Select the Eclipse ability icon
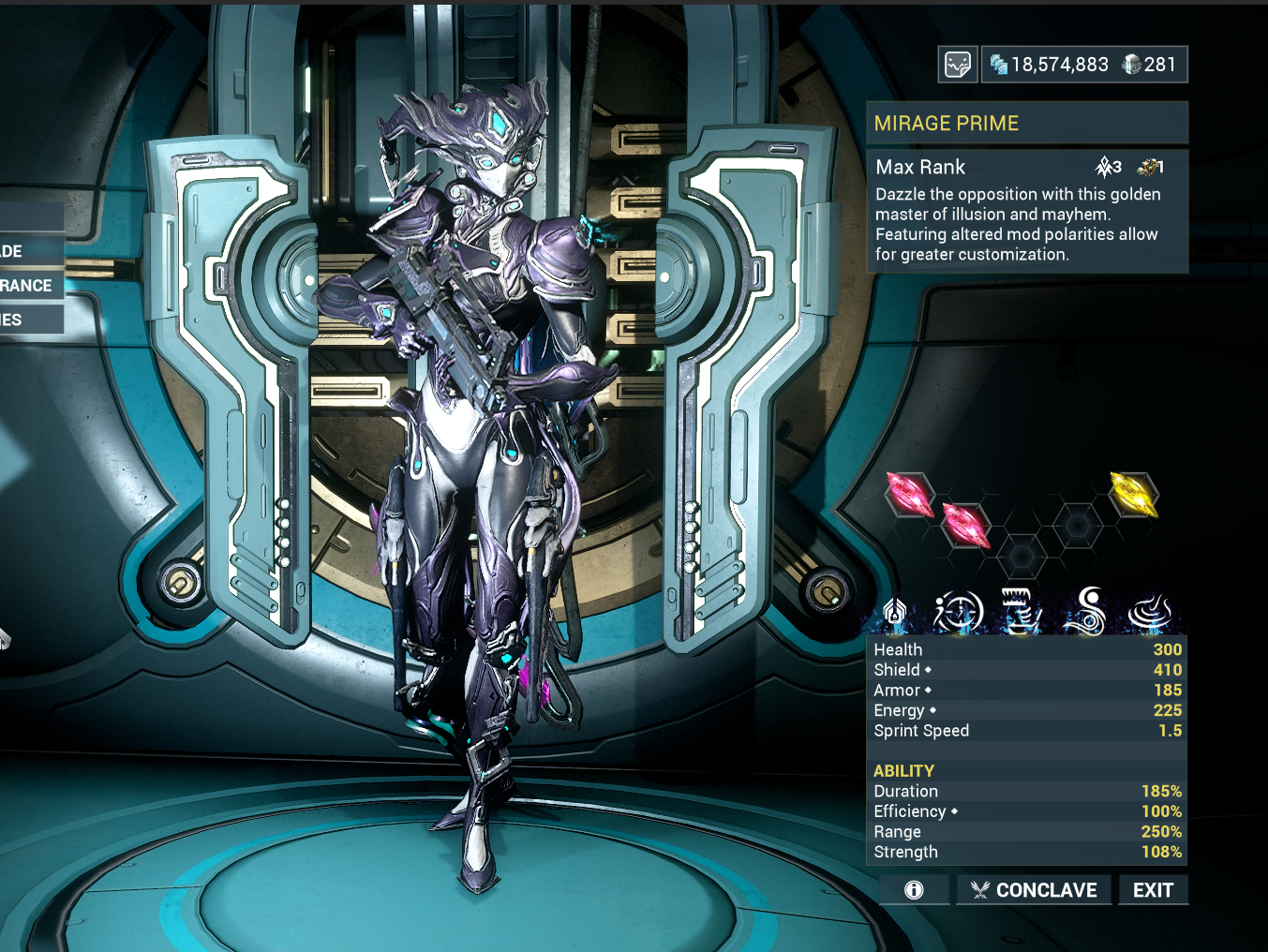The height and width of the screenshot is (952, 1268). click(1087, 612)
